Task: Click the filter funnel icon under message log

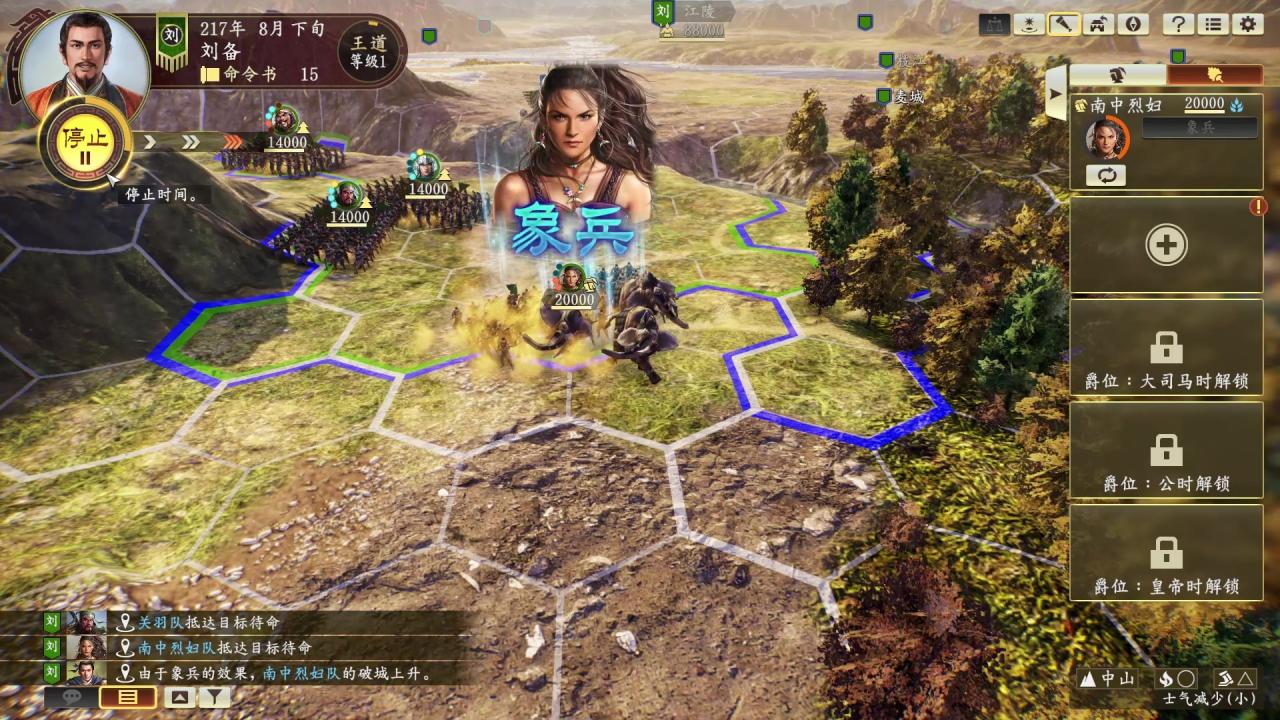Action: tap(215, 697)
